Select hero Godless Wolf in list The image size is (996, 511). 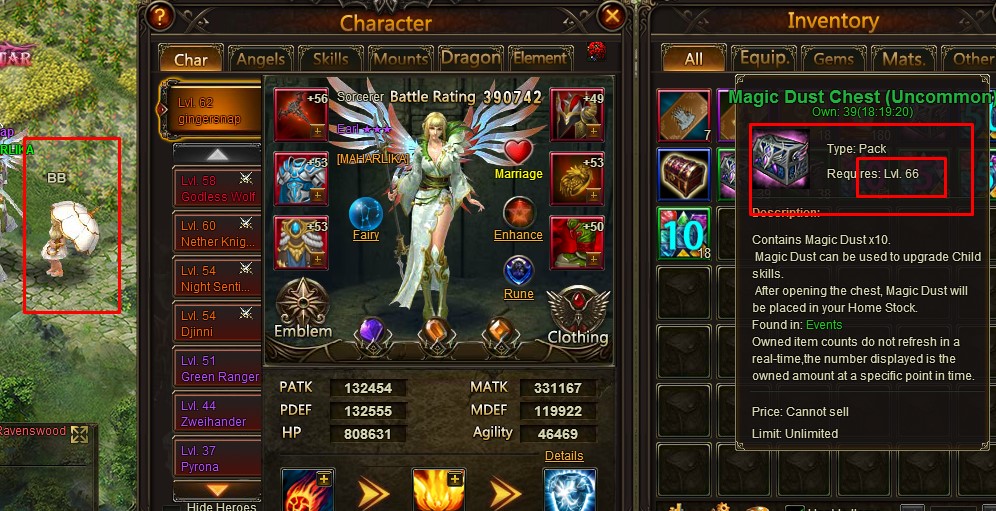click(216, 189)
